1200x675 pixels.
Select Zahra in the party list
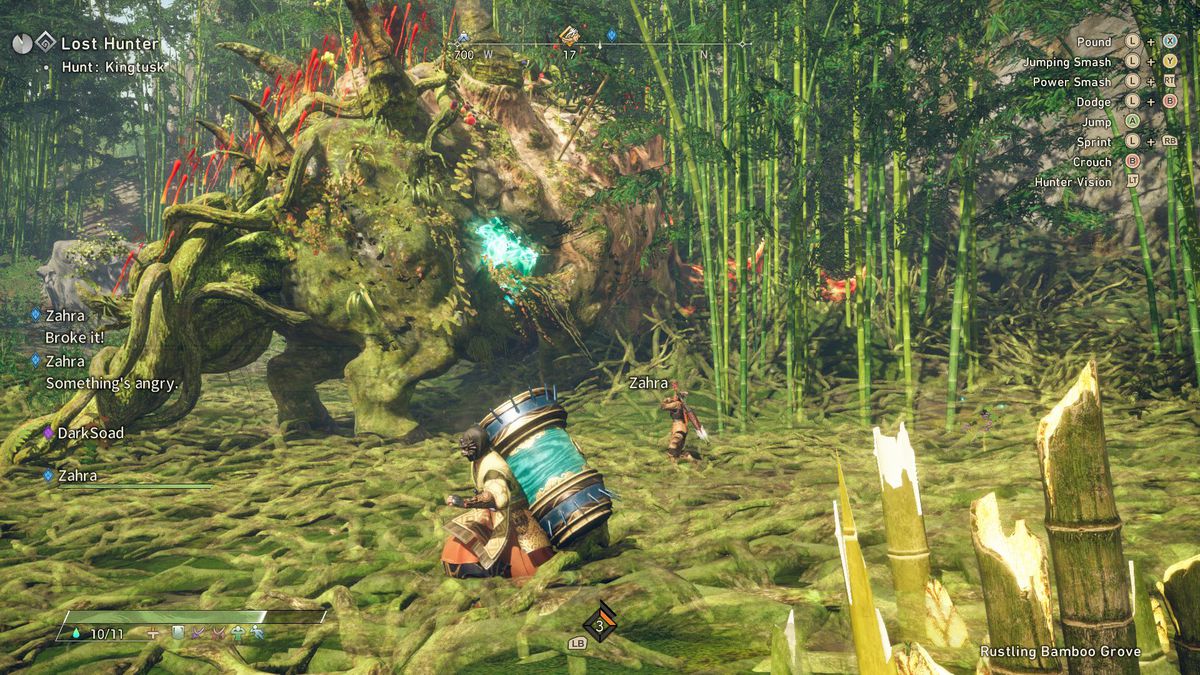[77, 476]
